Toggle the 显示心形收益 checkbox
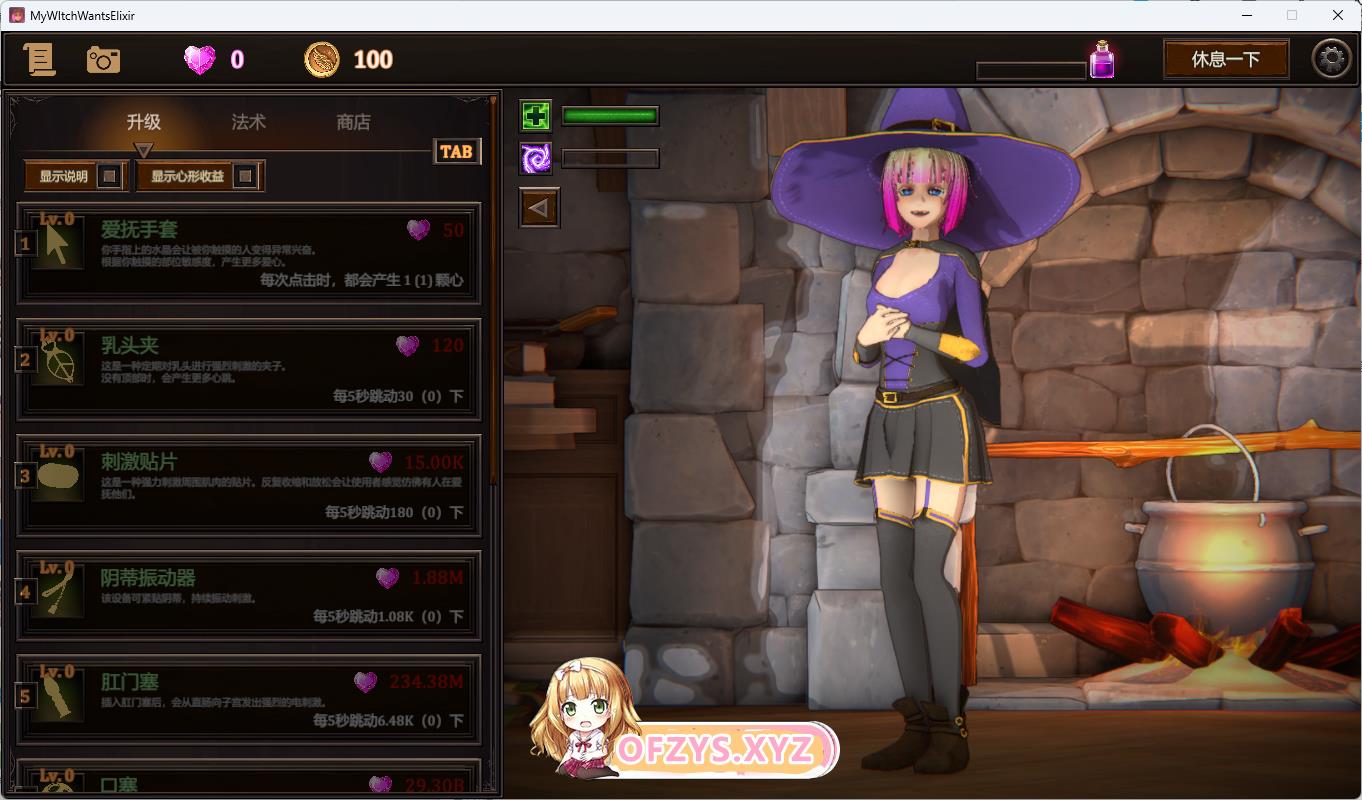Screen dimensions: 1362x800 (x=244, y=177)
